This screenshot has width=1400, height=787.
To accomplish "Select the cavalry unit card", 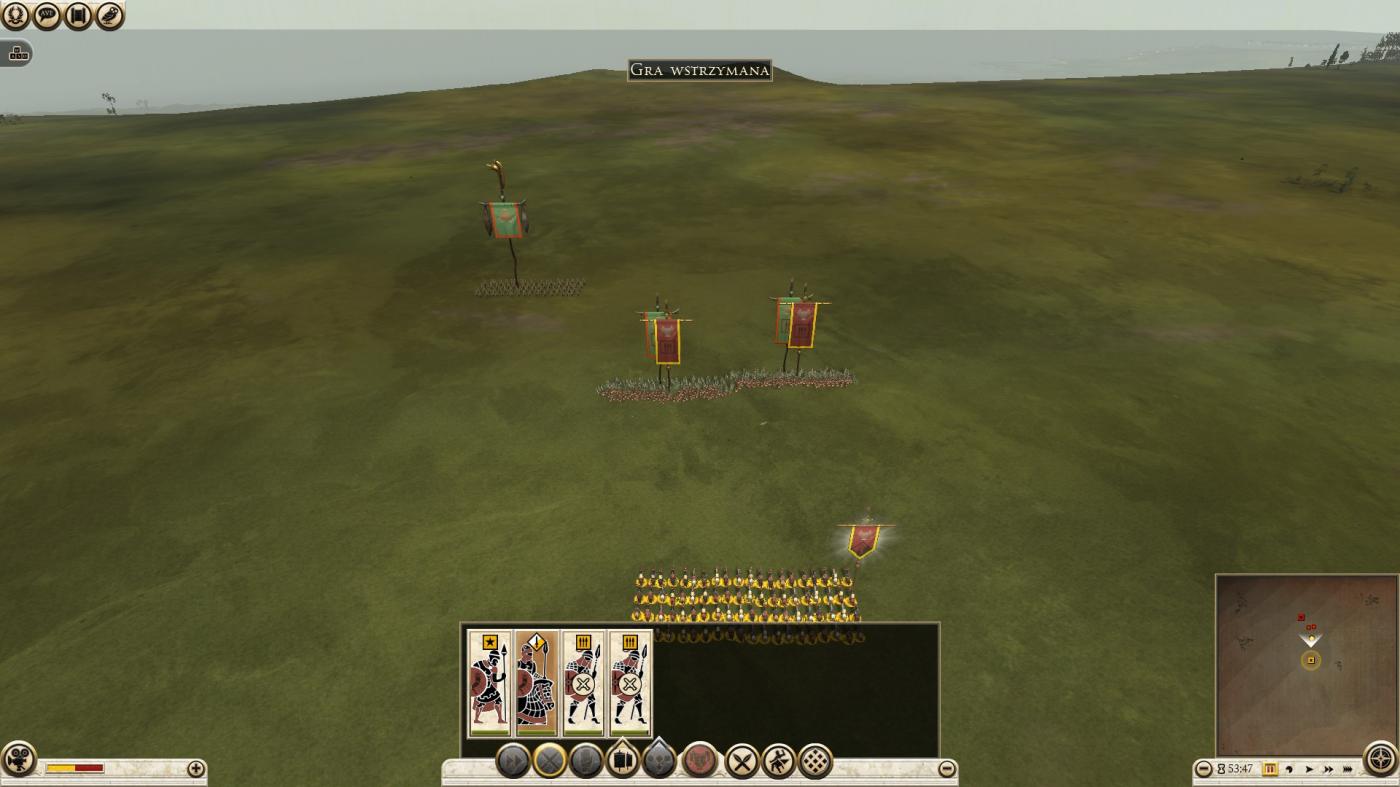I will click(536, 684).
